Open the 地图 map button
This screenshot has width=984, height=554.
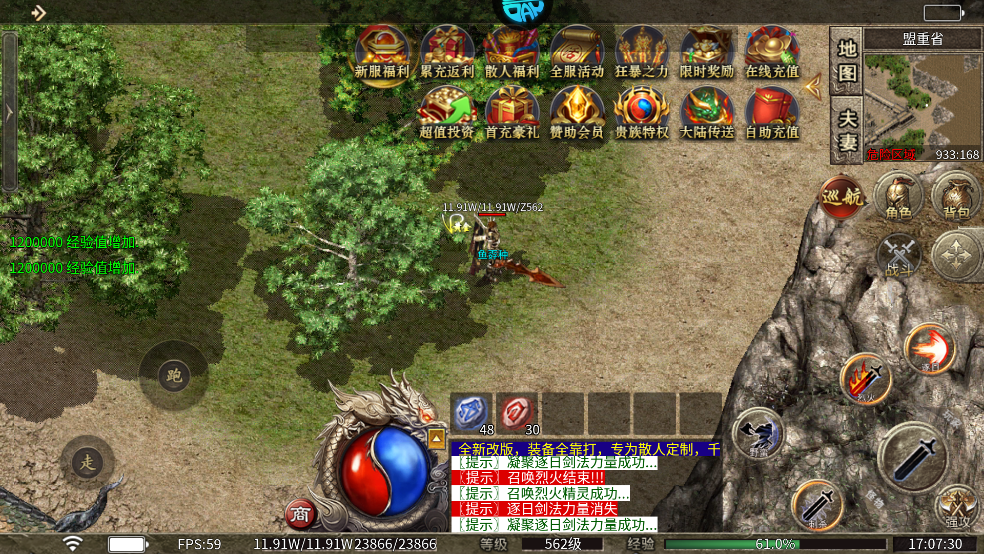coord(847,61)
